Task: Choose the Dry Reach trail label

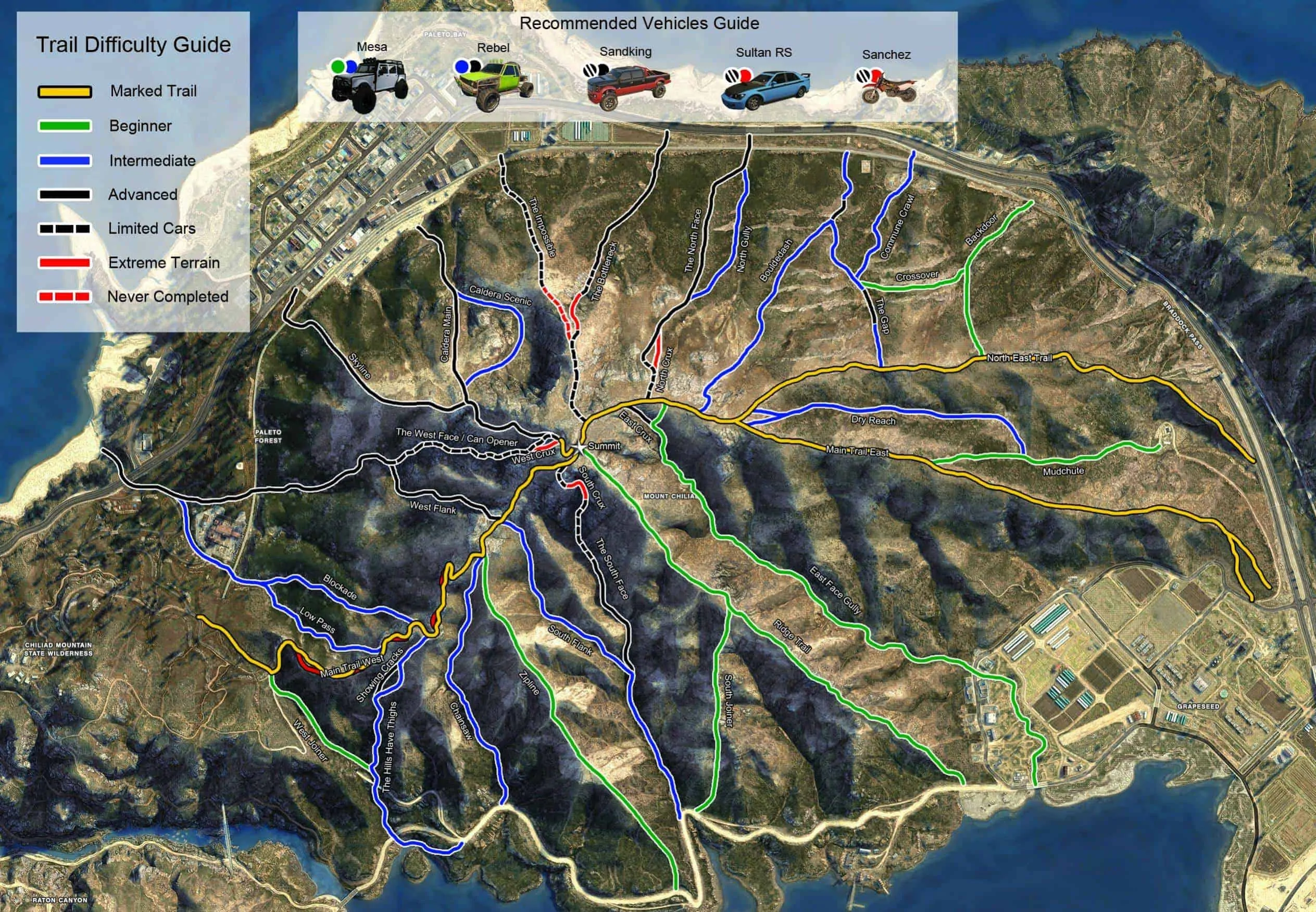Action: point(873,420)
